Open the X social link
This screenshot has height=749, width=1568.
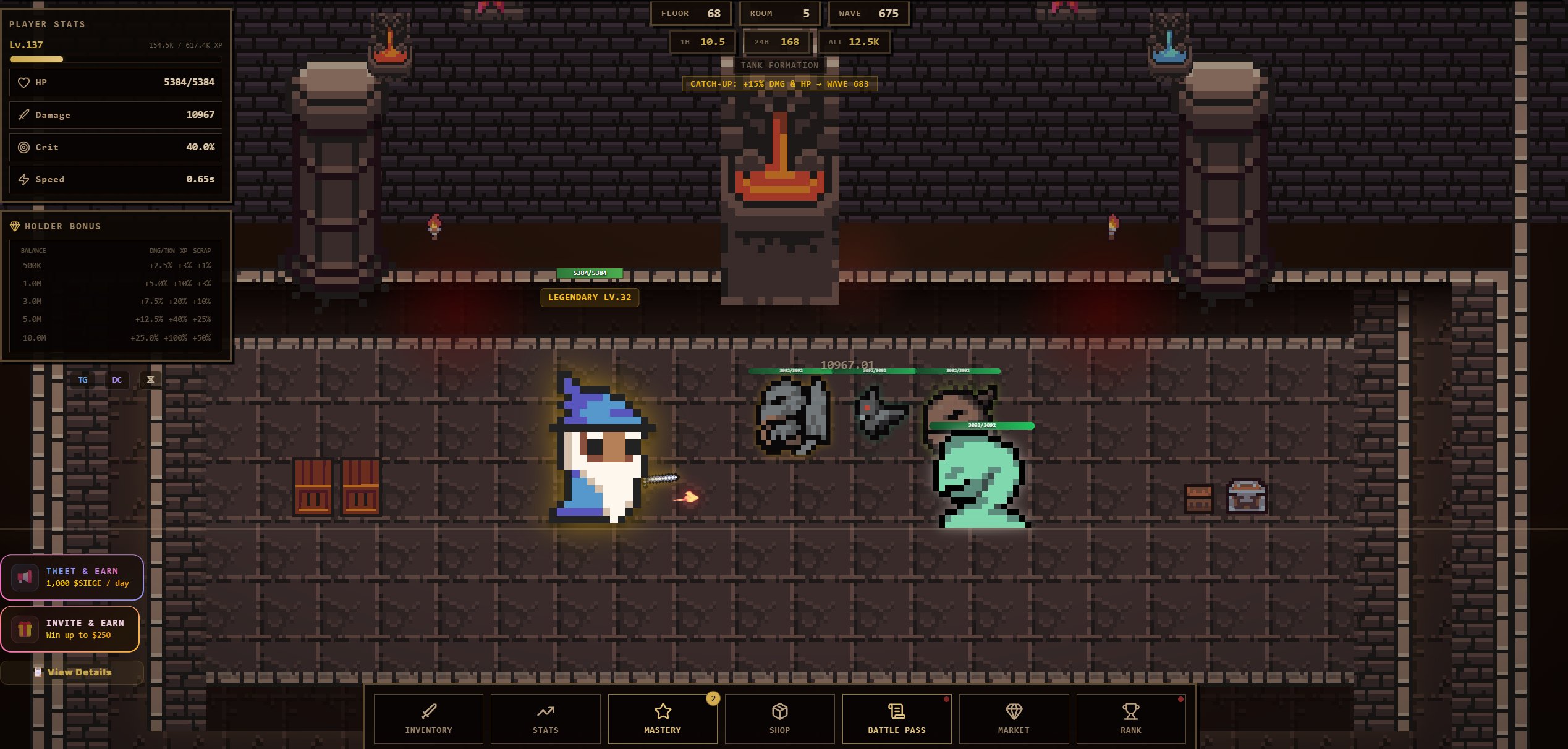click(x=150, y=379)
